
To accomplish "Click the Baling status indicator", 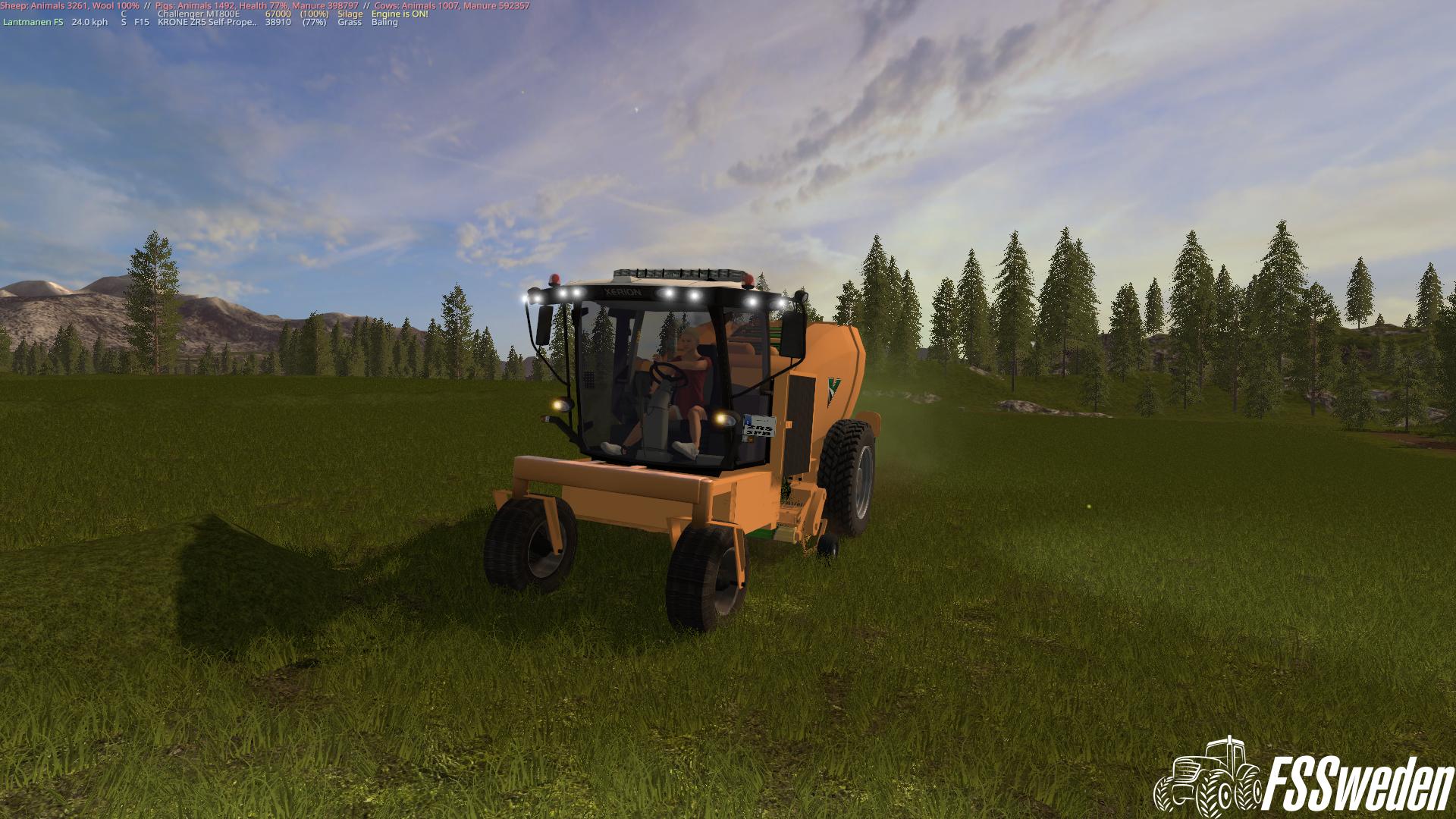I will [x=384, y=23].
